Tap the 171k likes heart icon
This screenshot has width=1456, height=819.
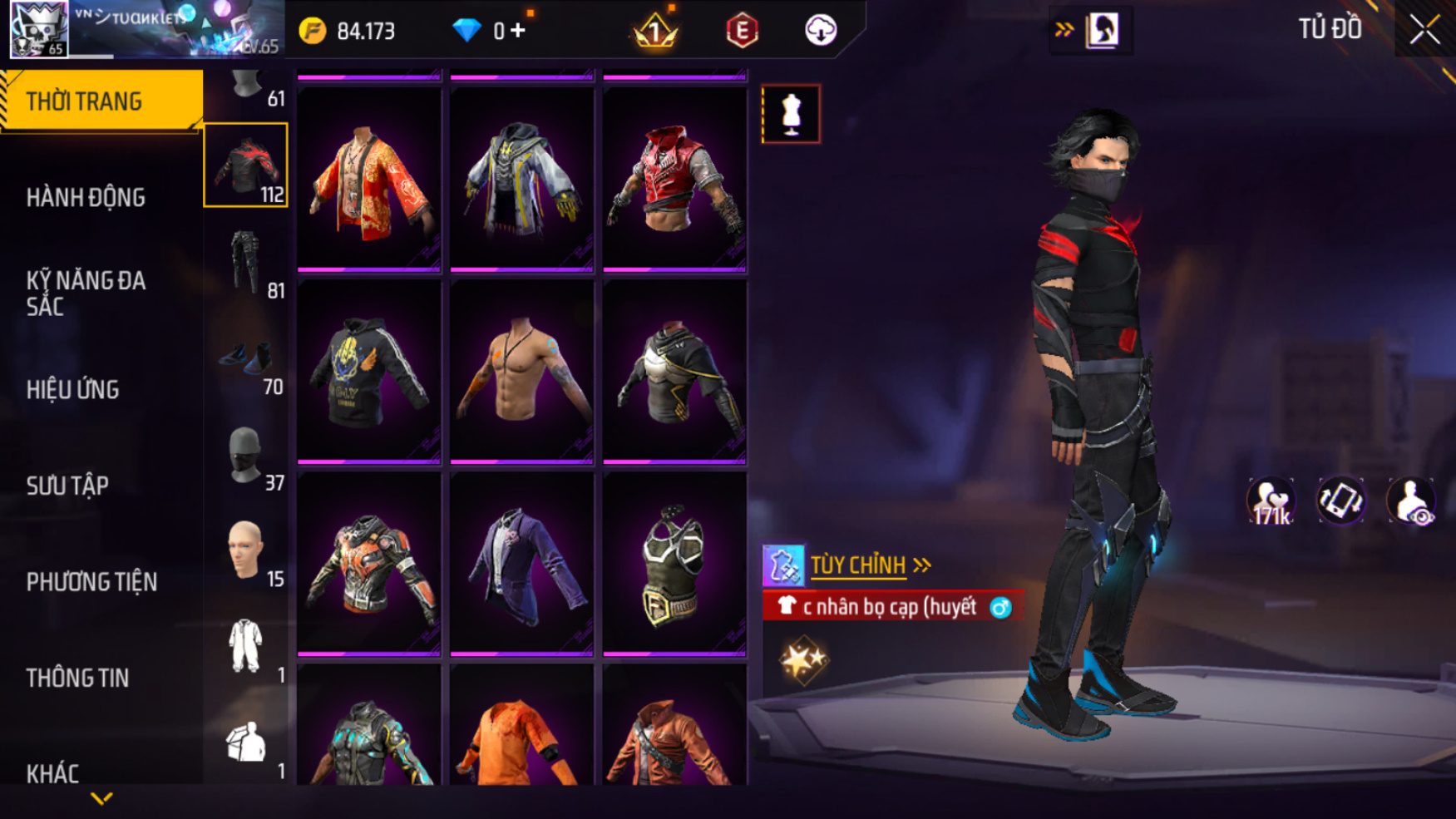1271,501
